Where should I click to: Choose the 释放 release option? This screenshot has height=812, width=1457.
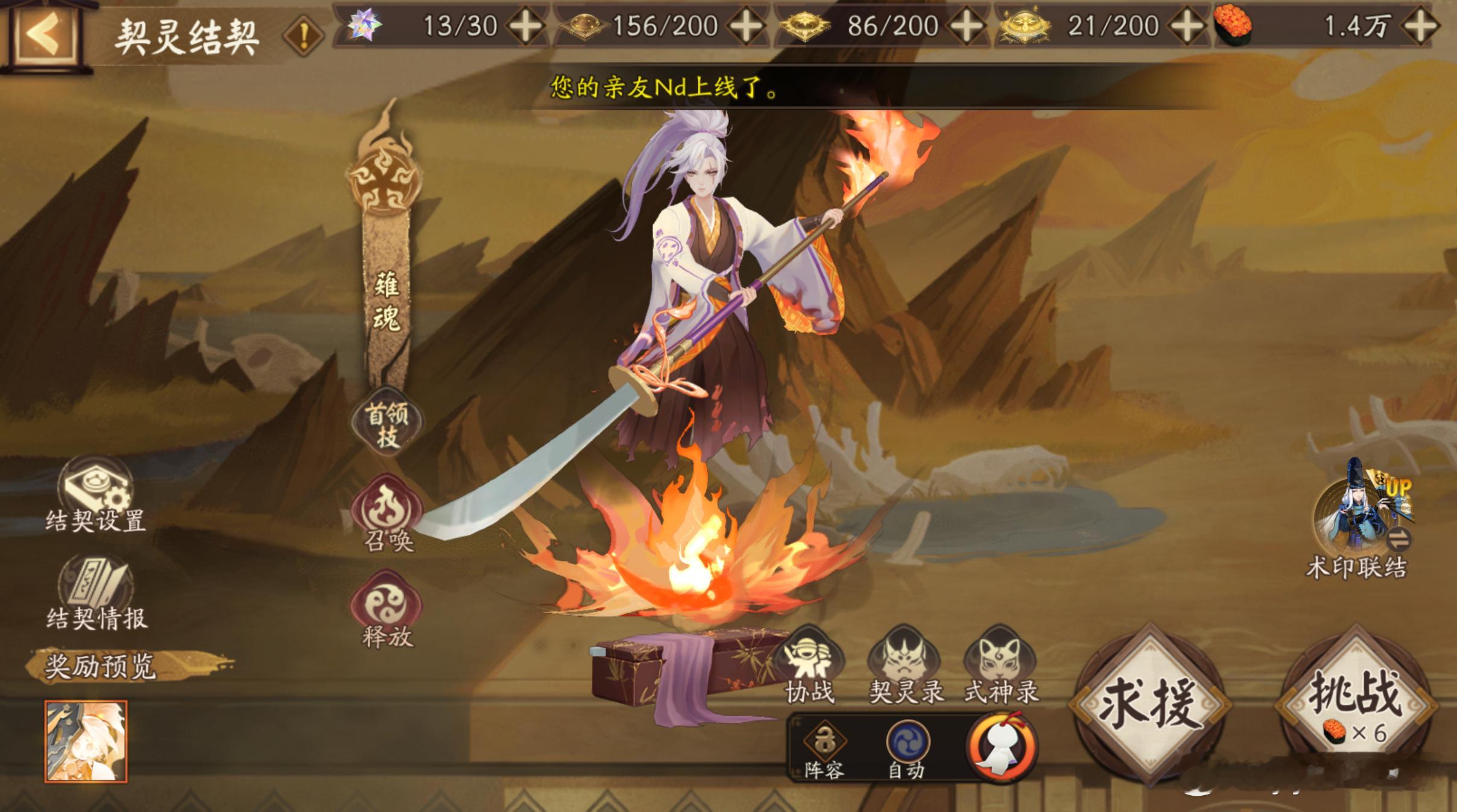pyautogui.click(x=387, y=609)
